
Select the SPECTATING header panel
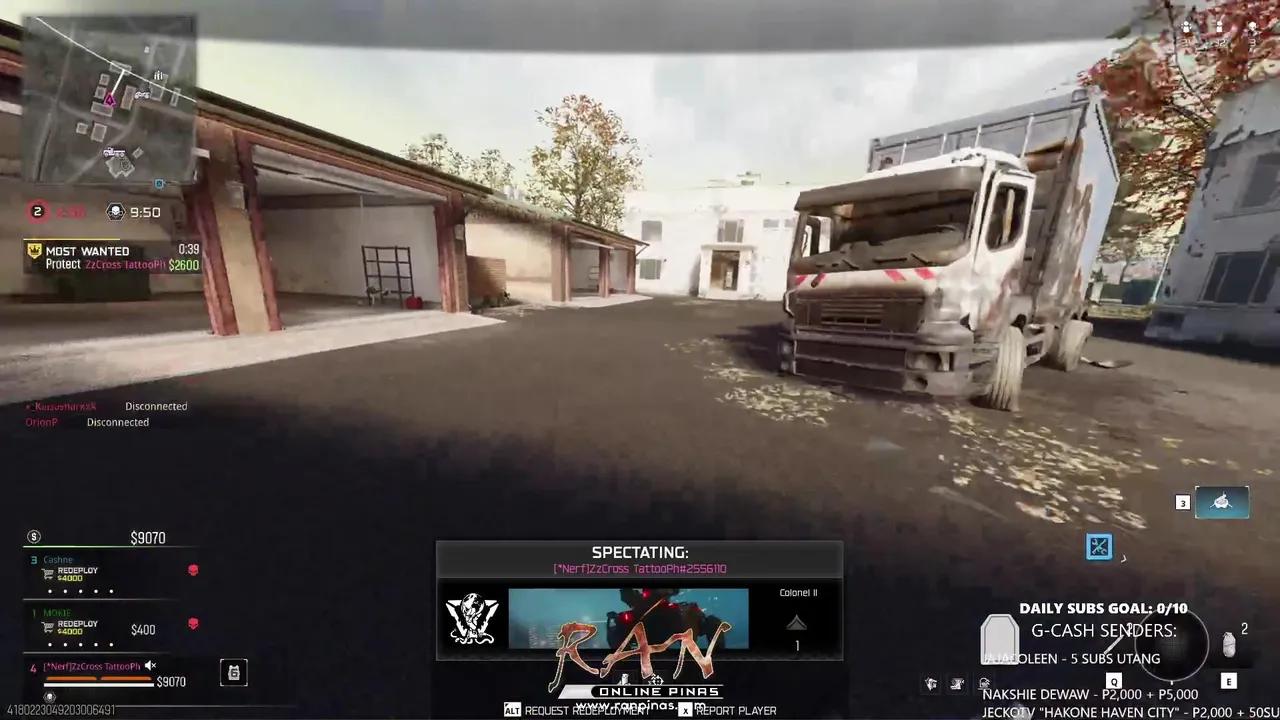point(640,552)
